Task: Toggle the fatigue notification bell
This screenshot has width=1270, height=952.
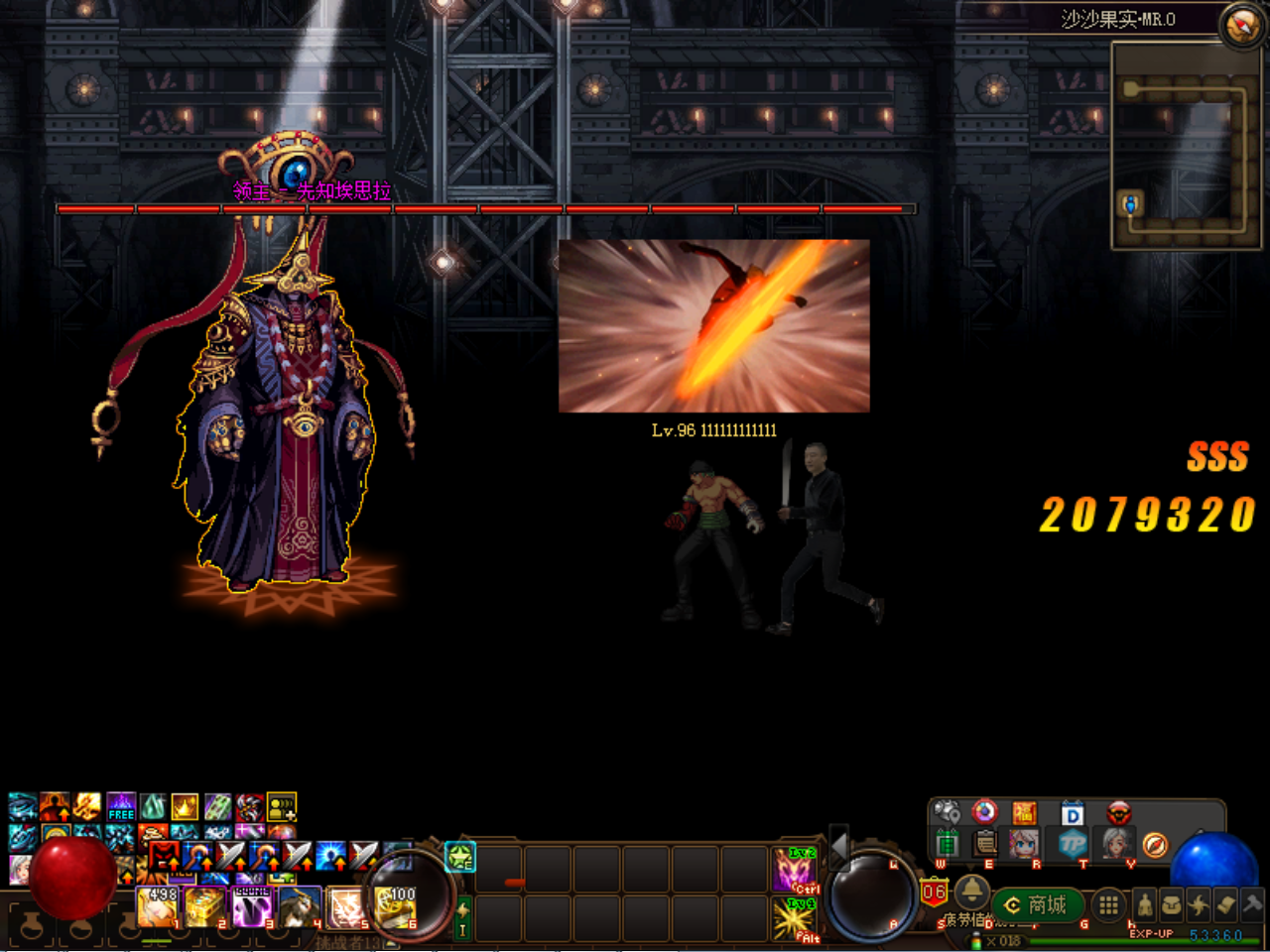Action: click(x=972, y=892)
